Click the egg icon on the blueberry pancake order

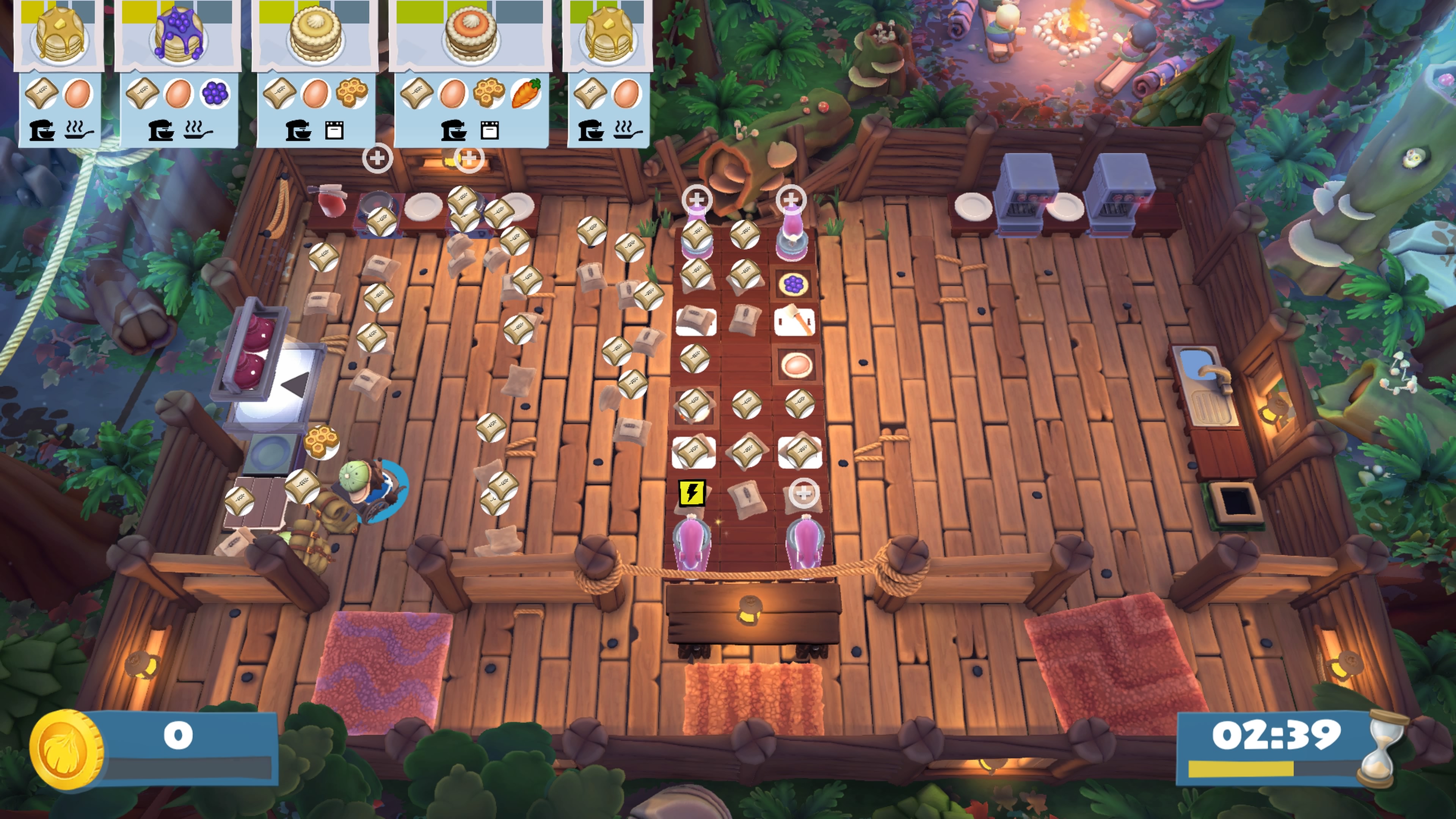[x=178, y=93]
